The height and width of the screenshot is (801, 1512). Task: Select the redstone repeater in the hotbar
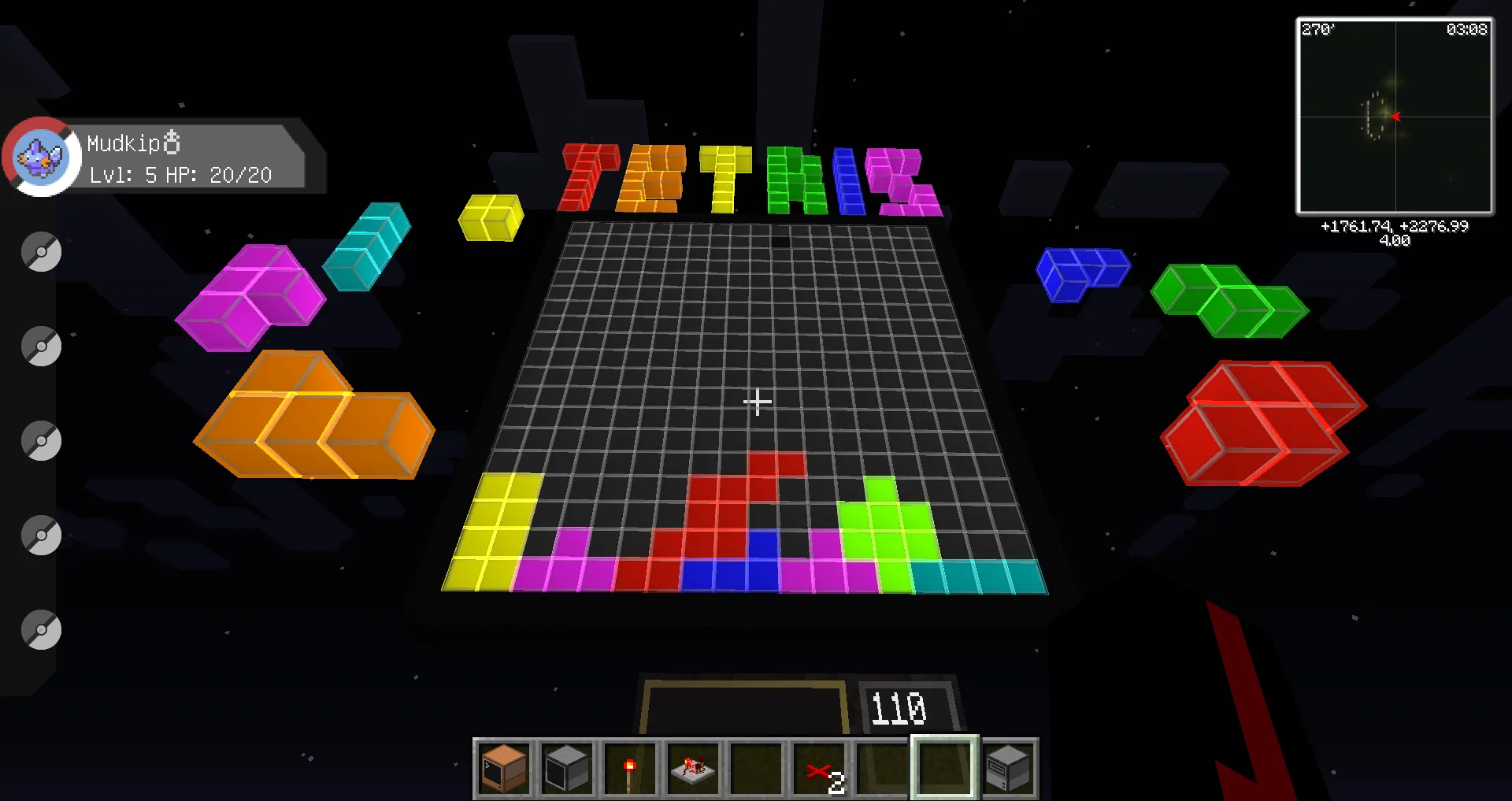pyautogui.click(x=692, y=768)
